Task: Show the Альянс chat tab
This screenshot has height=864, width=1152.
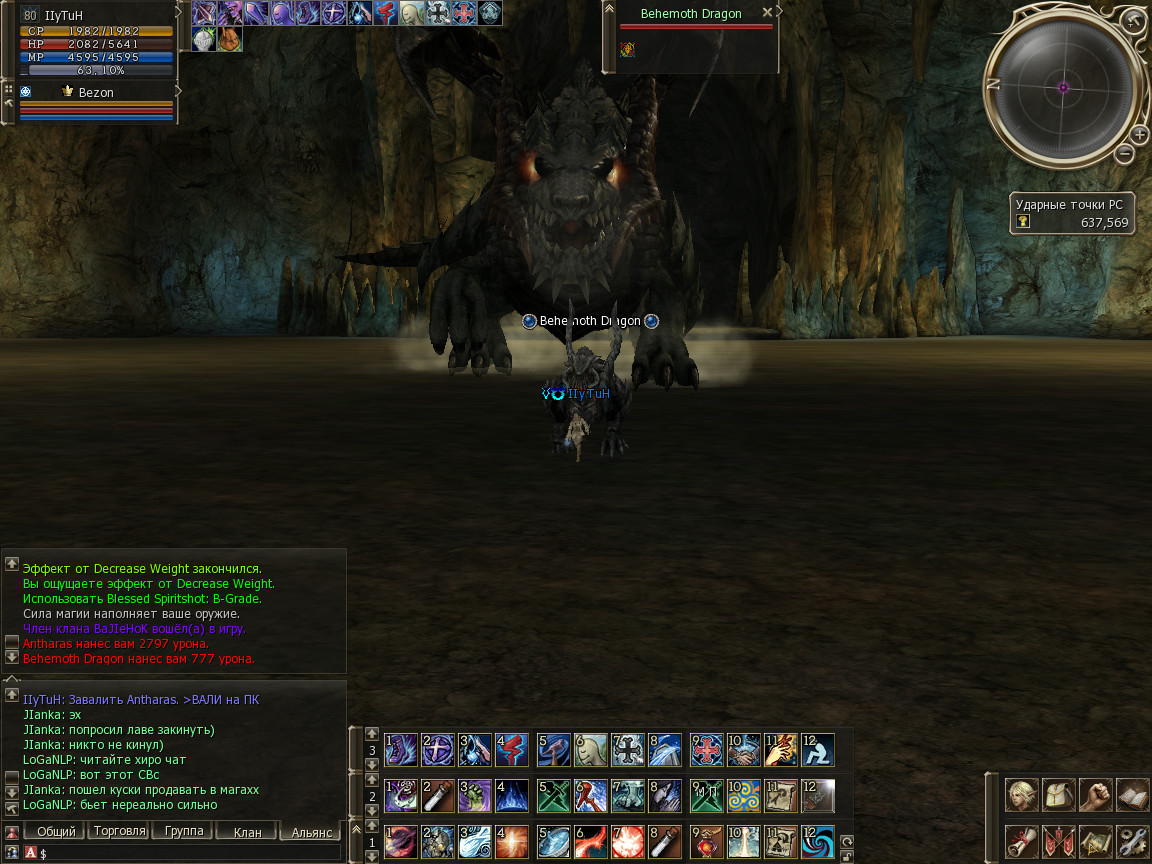Action: pos(311,832)
